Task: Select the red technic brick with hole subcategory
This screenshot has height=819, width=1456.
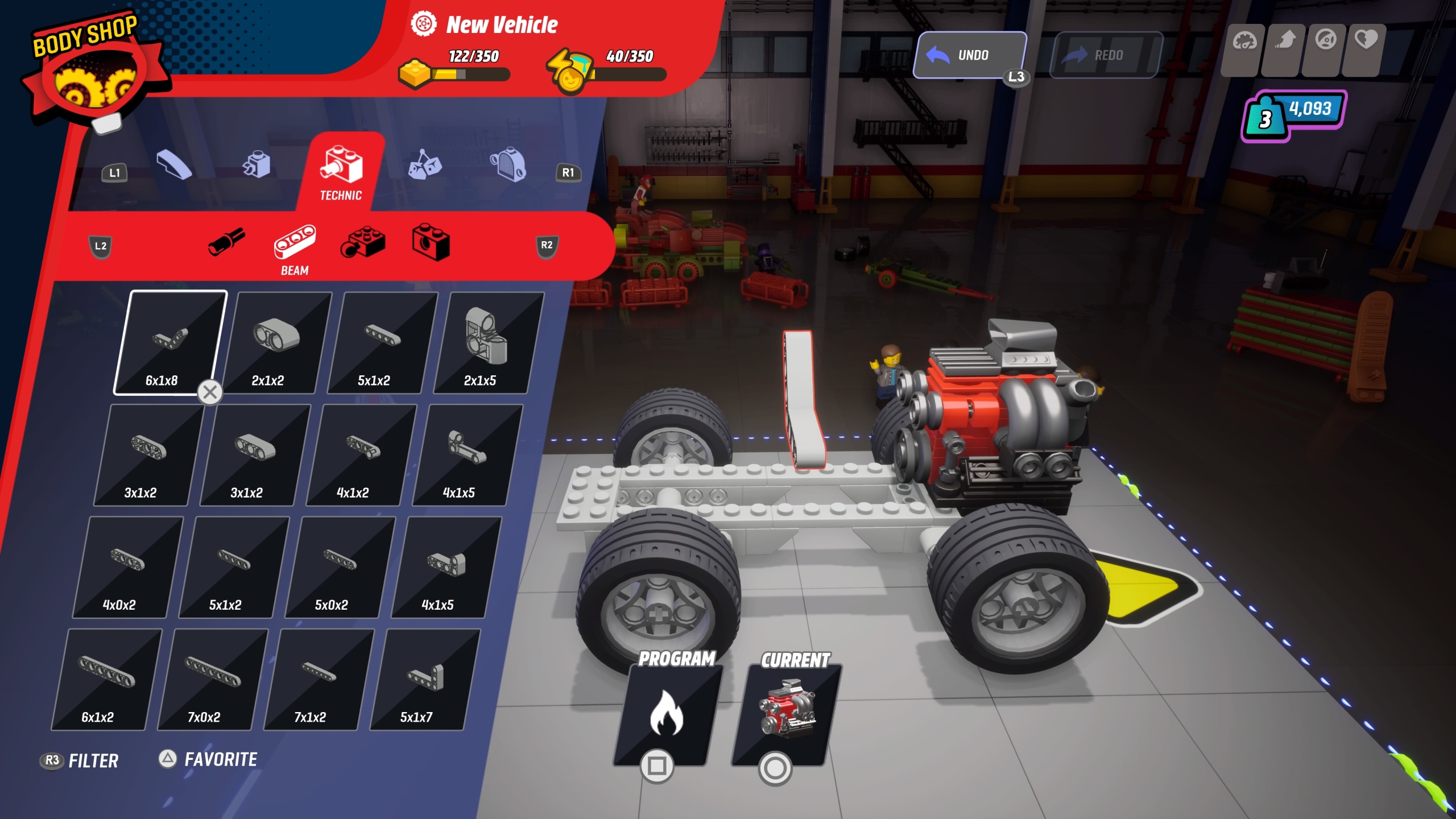Action: [x=431, y=242]
